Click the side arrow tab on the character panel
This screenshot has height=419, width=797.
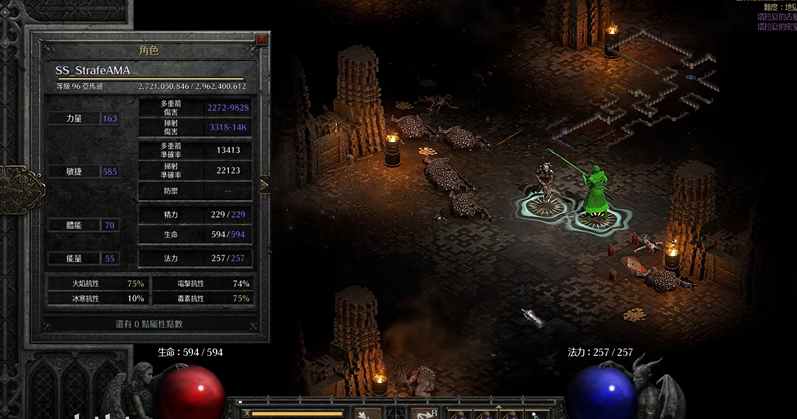tap(265, 184)
